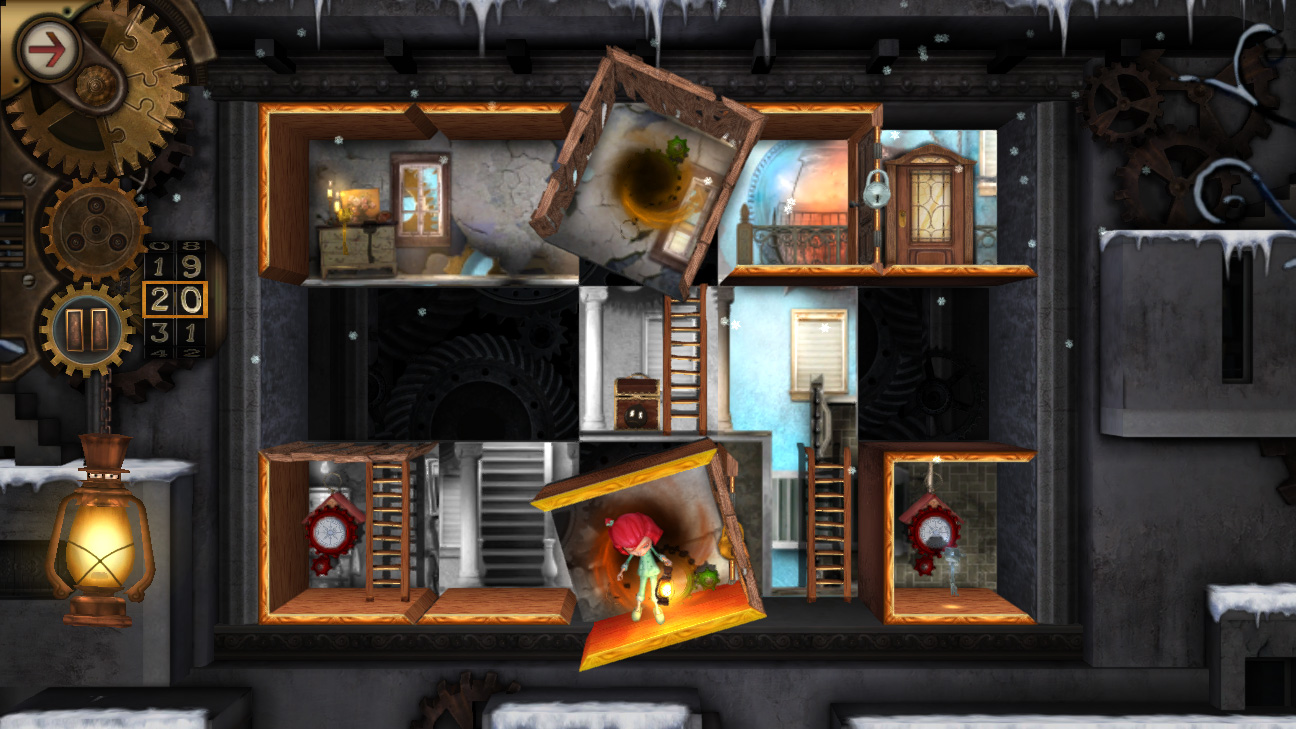Click the padlock on the locked door
The image size is (1296, 729).
(877, 189)
